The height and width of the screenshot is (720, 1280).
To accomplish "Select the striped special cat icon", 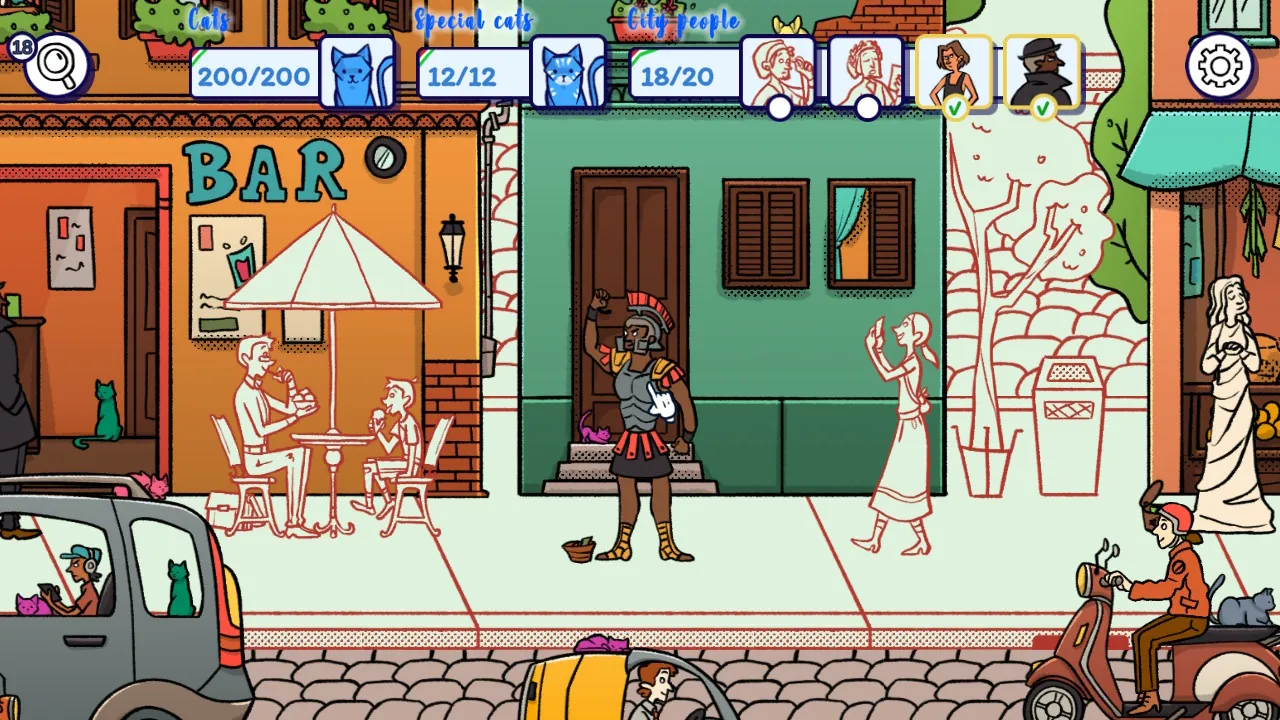I will (568, 73).
